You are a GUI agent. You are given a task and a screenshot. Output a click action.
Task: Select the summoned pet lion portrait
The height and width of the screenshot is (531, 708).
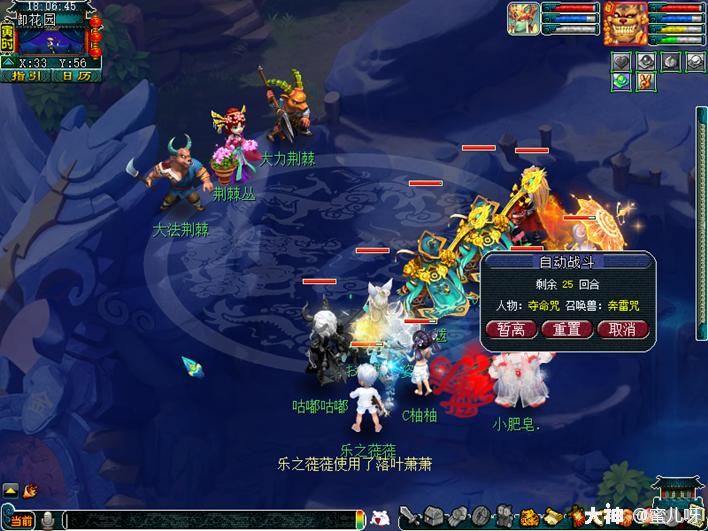click(624, 24)
